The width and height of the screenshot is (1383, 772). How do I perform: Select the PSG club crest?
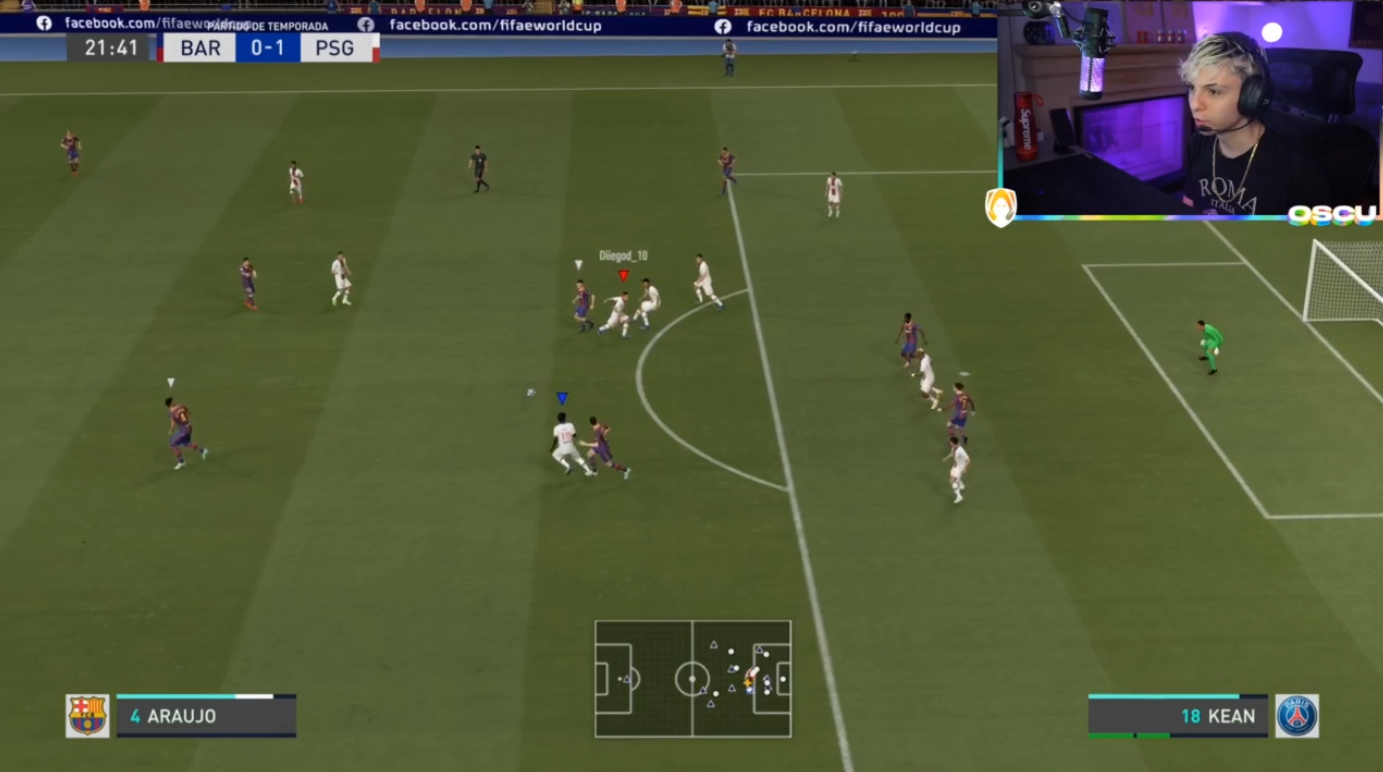1297,716
